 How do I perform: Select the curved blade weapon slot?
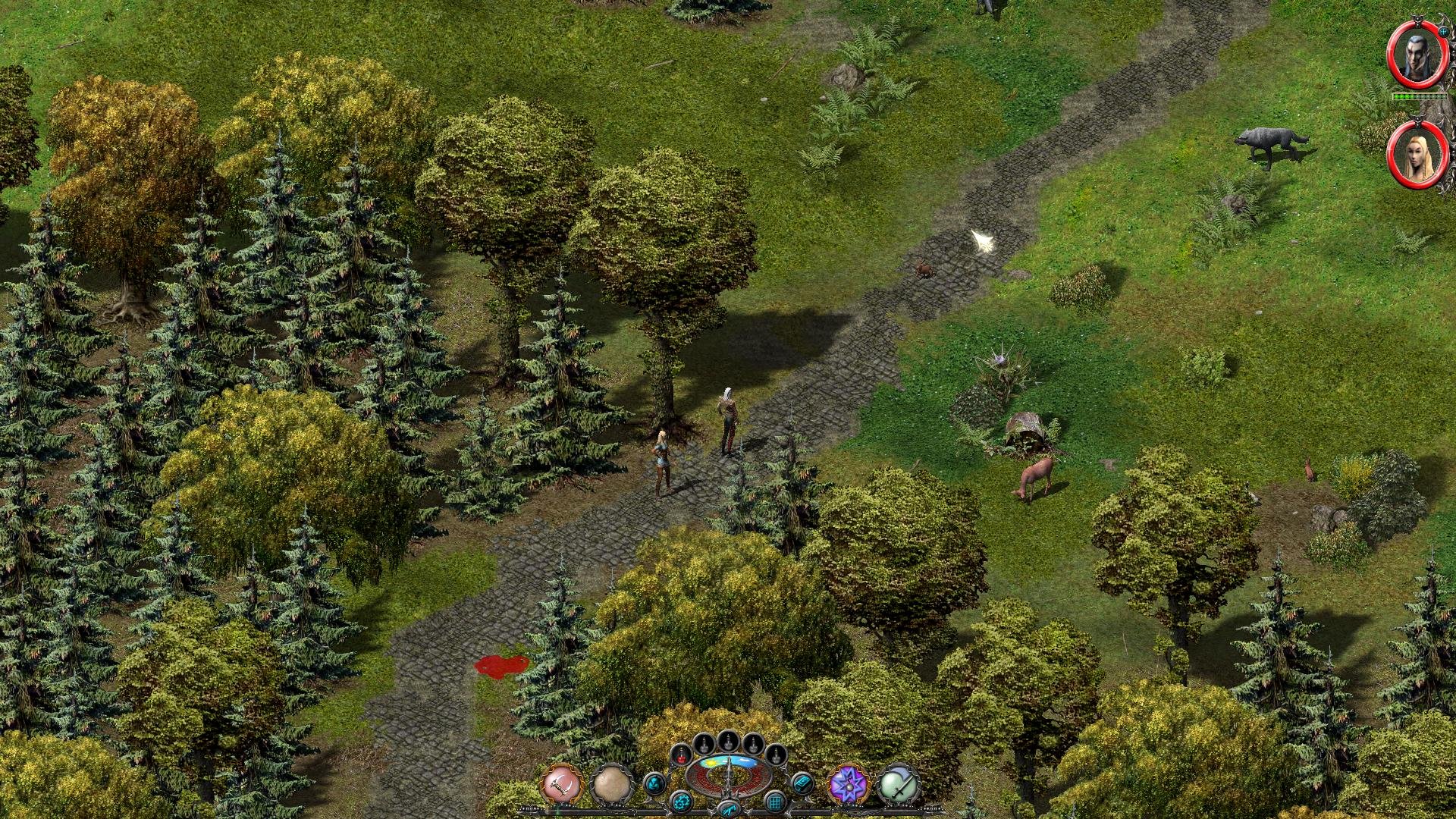(x=561, y=784)
